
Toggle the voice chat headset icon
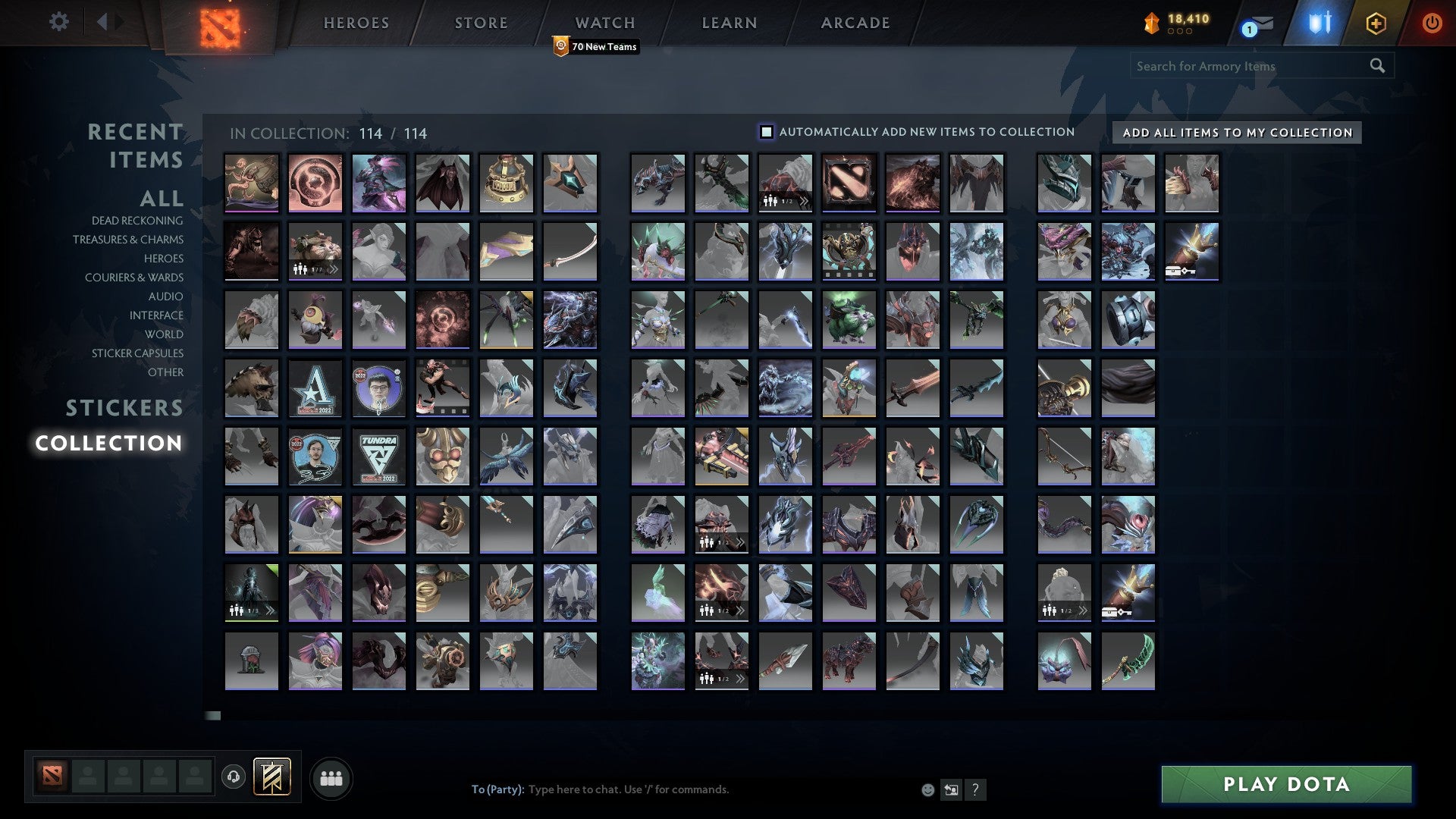[x=234, y=777]
